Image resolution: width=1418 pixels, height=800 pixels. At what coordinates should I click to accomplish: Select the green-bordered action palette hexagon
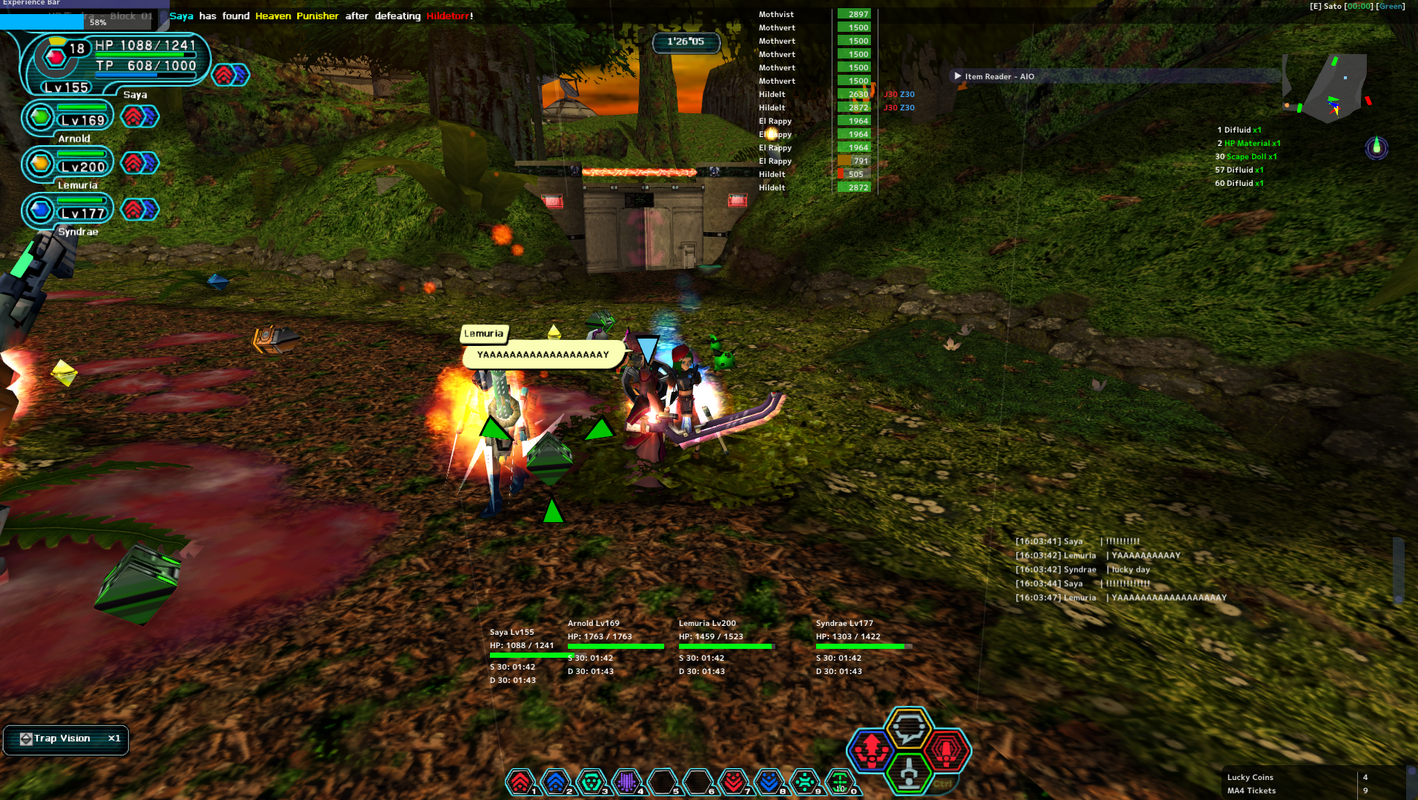coord(908,772)
